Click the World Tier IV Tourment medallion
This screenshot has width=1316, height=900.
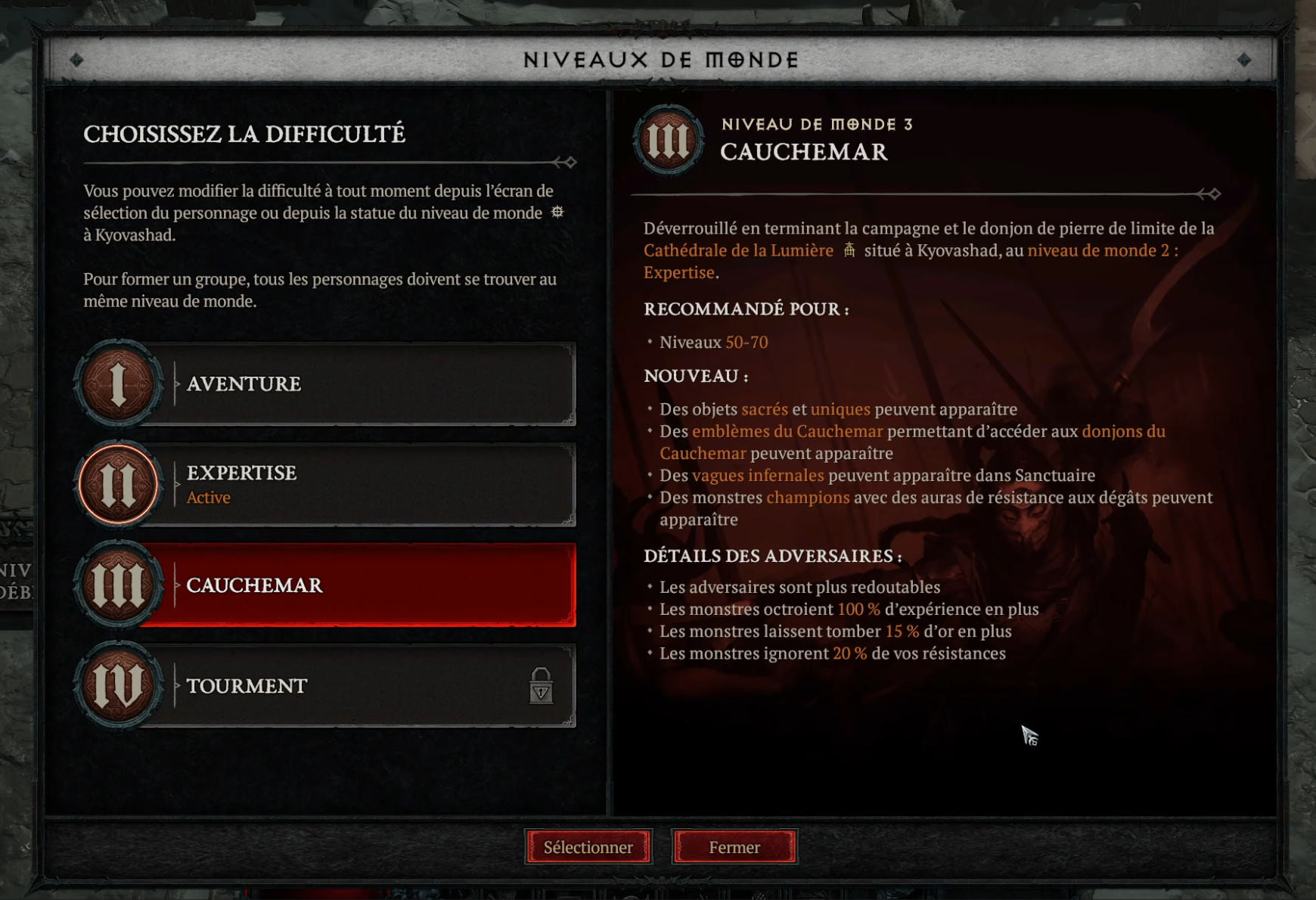pyautogui.click(x=119, y=685)
